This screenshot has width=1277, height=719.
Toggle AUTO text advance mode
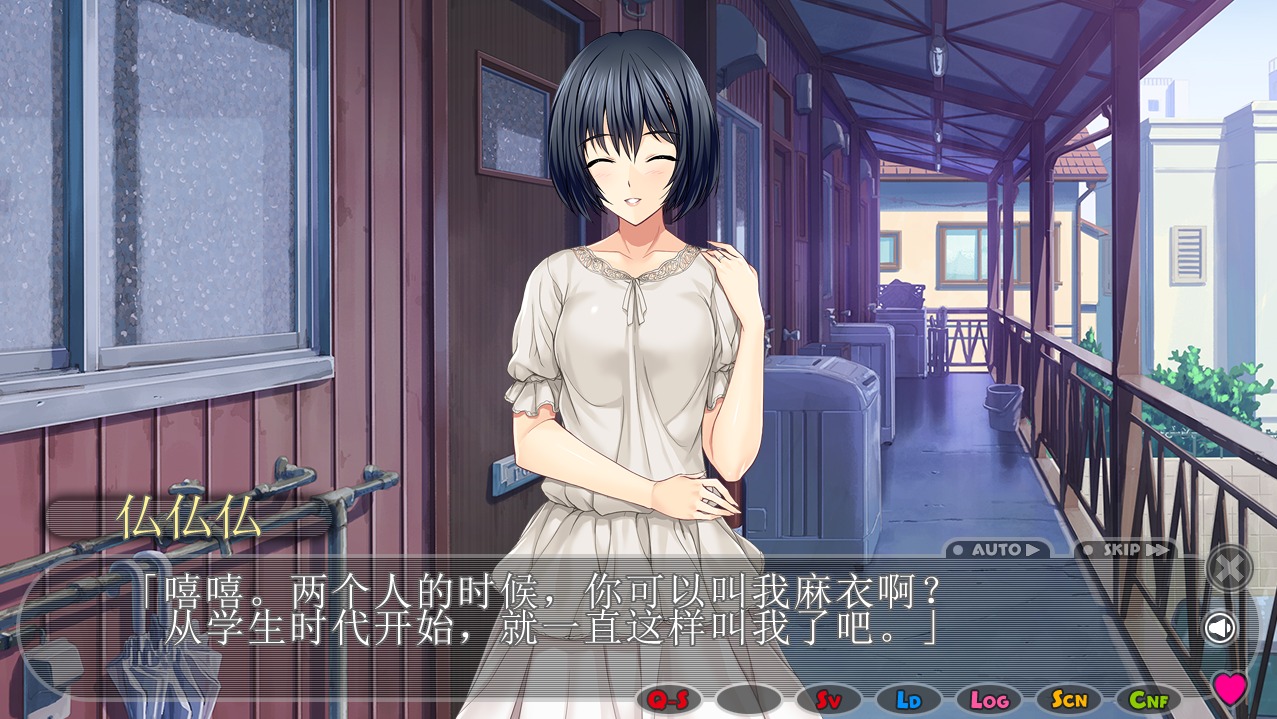[997, 549]
